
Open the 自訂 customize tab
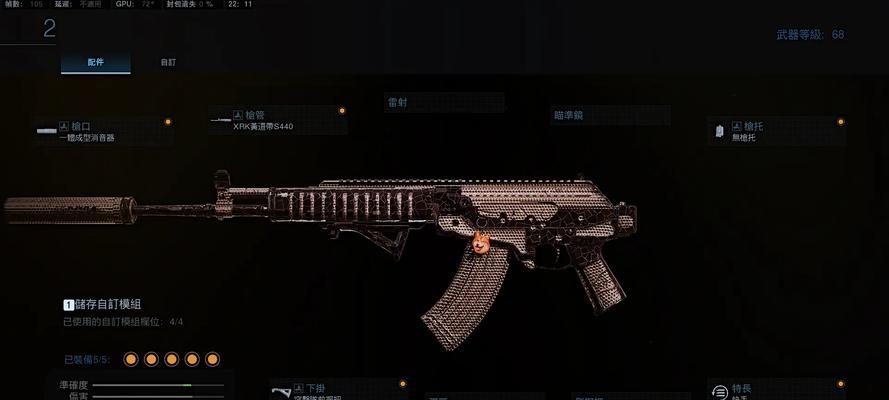(x=168, y=62)
